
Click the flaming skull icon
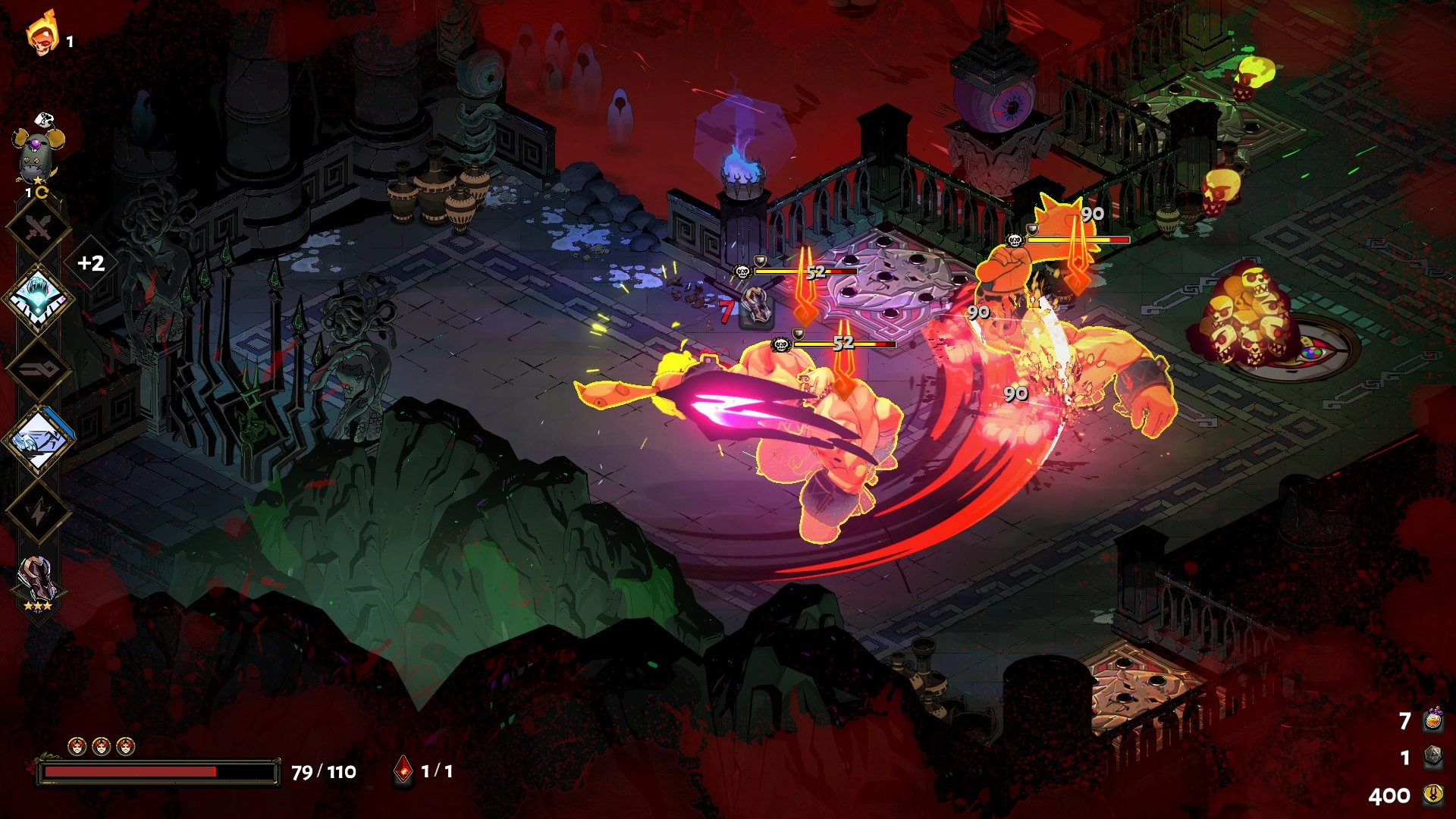(x=42, y=33)
